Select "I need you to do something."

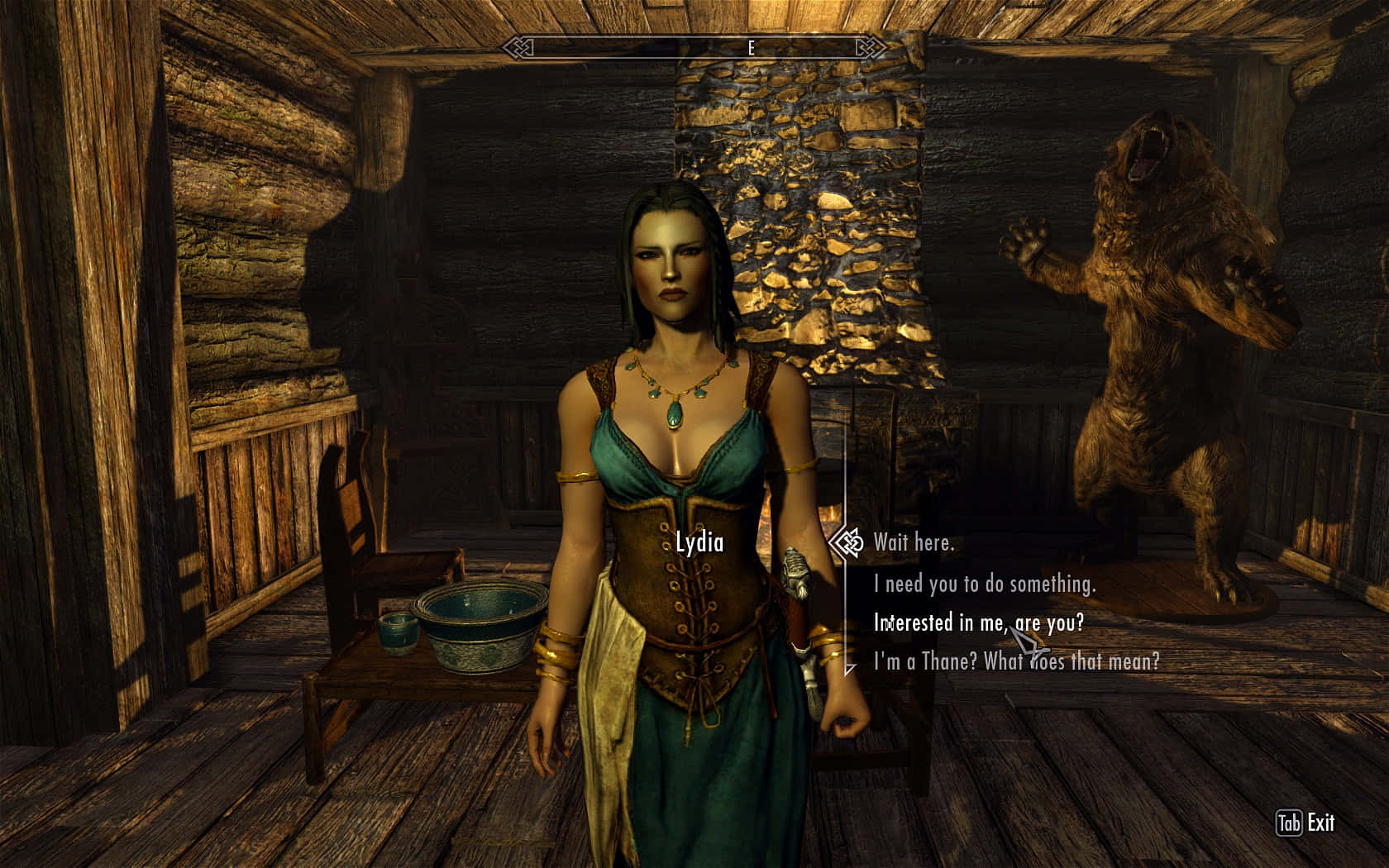[984, 584]
